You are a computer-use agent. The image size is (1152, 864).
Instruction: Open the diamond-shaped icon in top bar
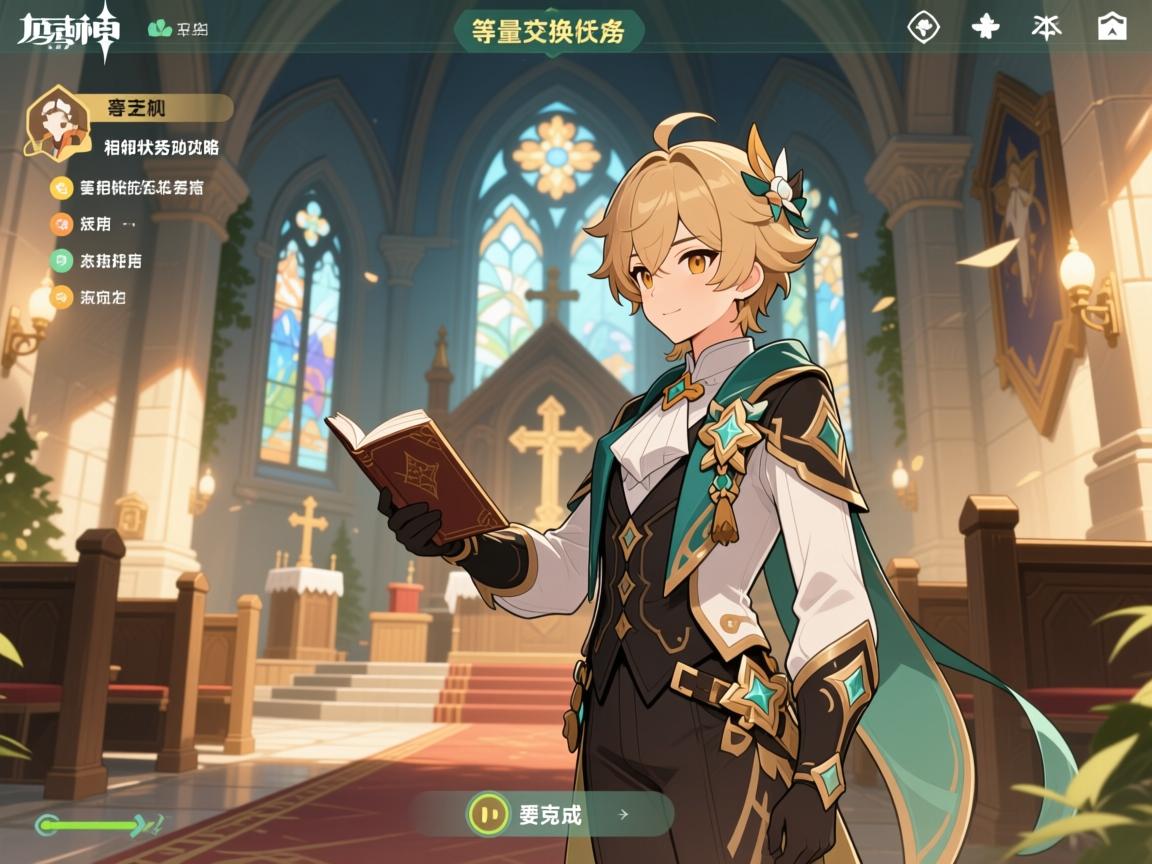tap(923, 27)
